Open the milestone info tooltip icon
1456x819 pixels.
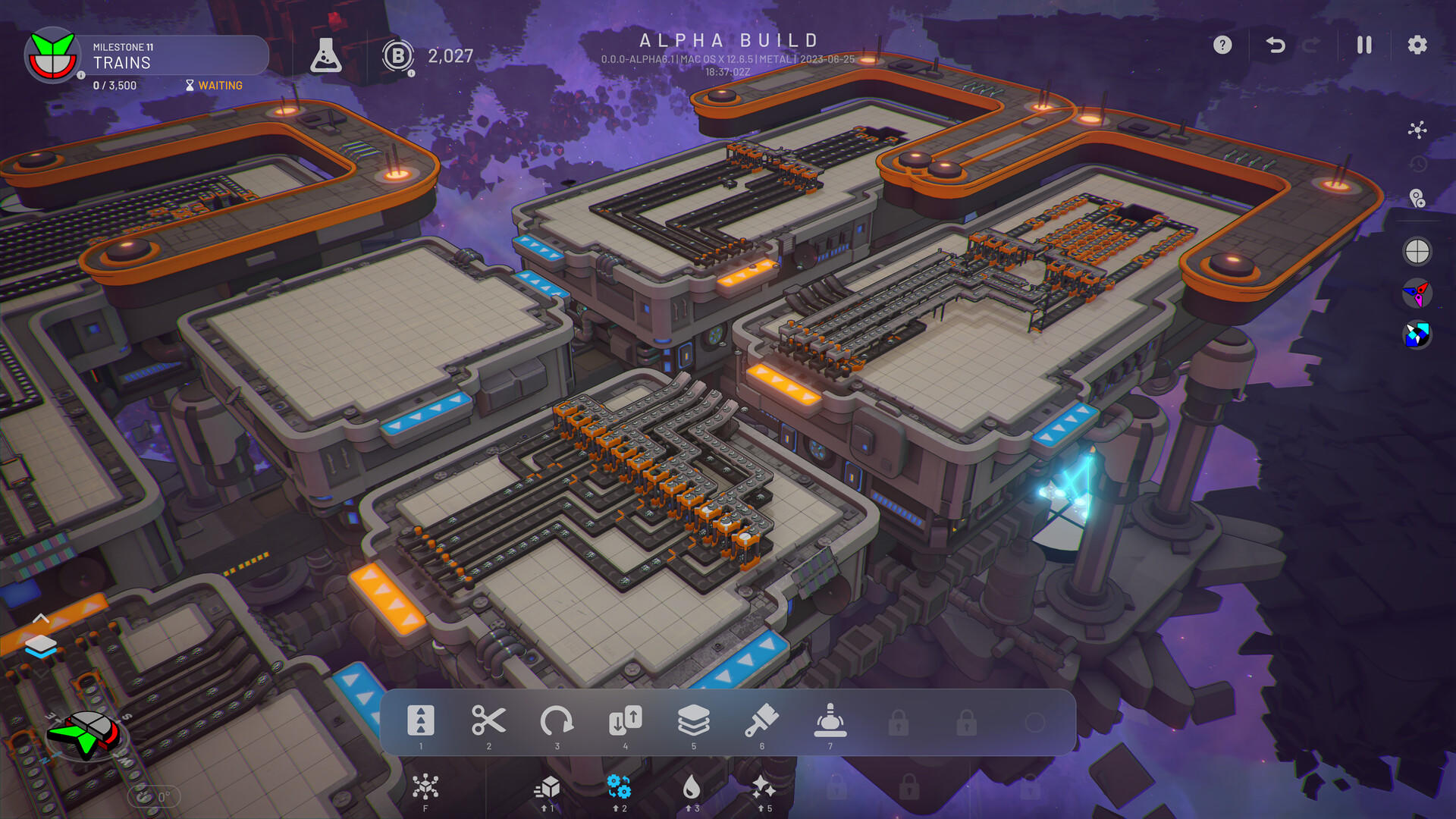[81, 76]
